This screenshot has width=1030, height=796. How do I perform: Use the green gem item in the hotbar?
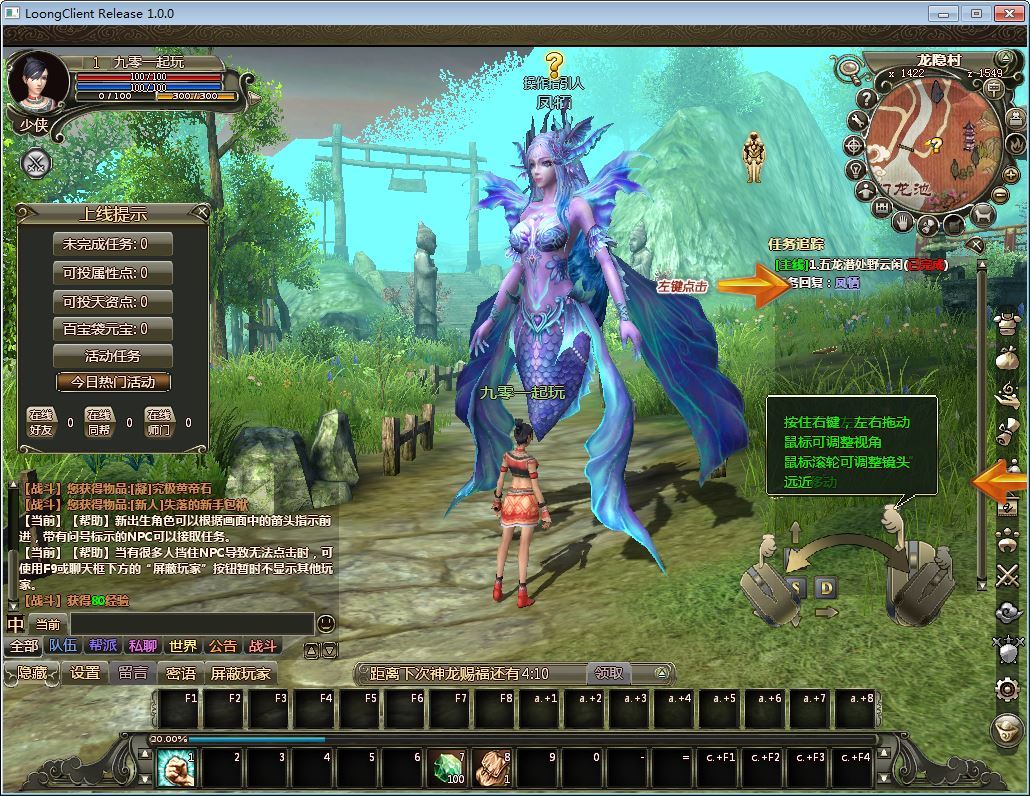(449, 767)
